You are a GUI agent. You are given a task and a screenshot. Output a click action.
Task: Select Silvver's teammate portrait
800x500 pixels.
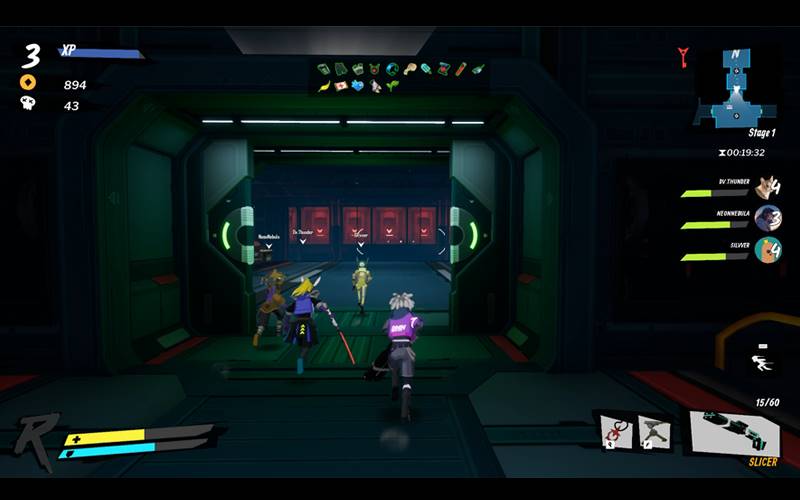[767, 249]
